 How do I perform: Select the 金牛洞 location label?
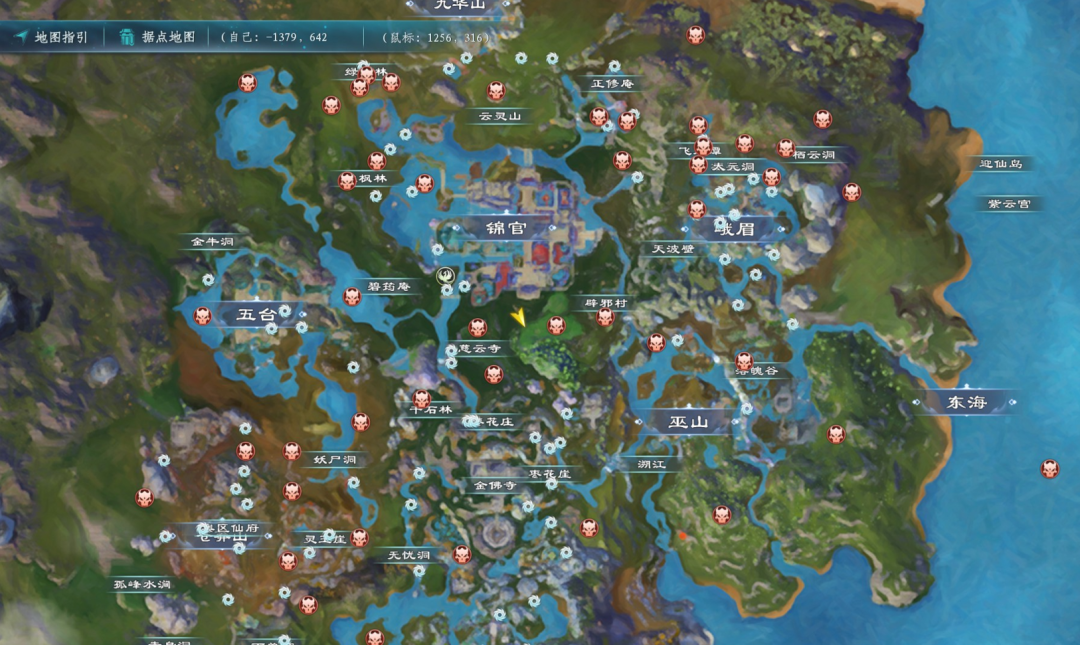point(212,242)
